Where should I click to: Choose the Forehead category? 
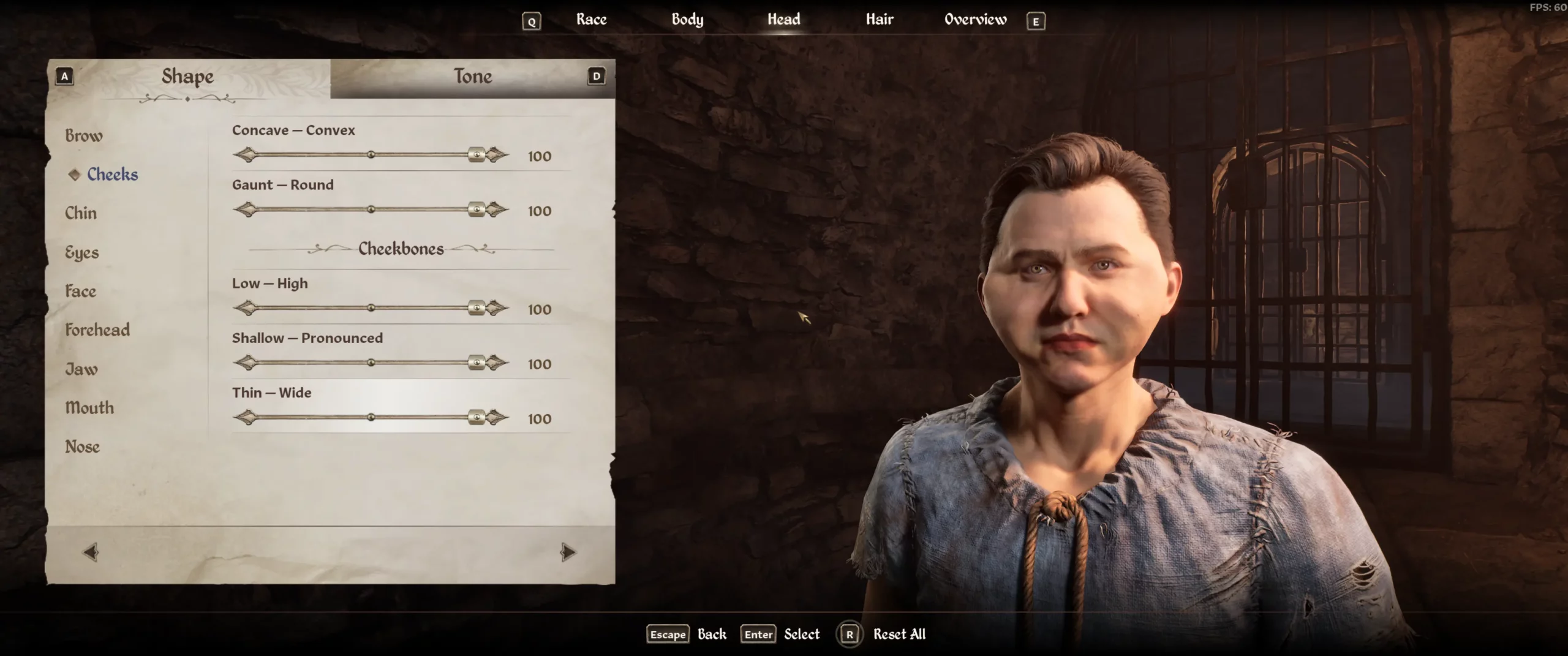(97, 330)
